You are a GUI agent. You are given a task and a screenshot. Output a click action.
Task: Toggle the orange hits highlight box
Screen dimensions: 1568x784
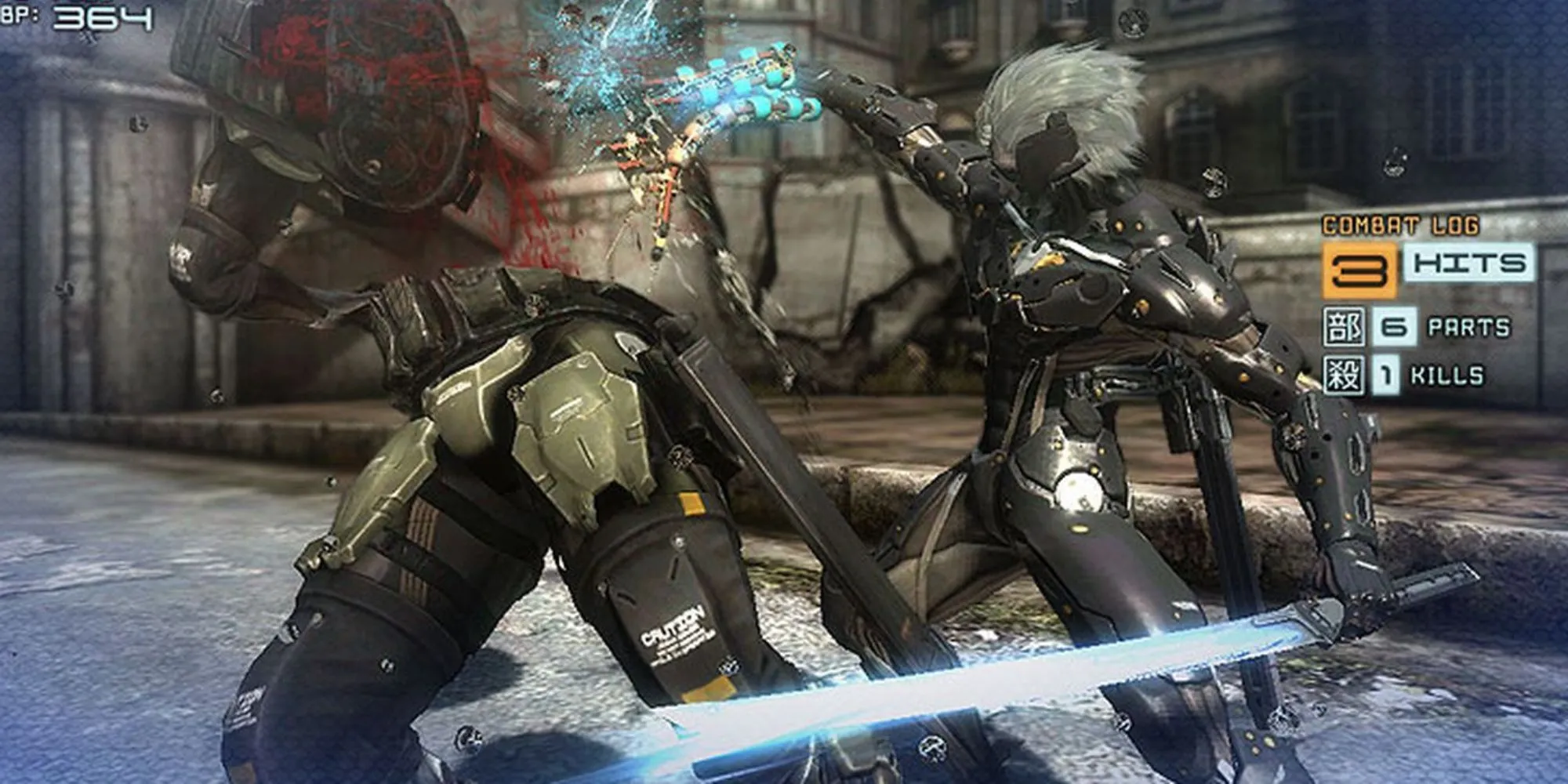(1360, 269)
